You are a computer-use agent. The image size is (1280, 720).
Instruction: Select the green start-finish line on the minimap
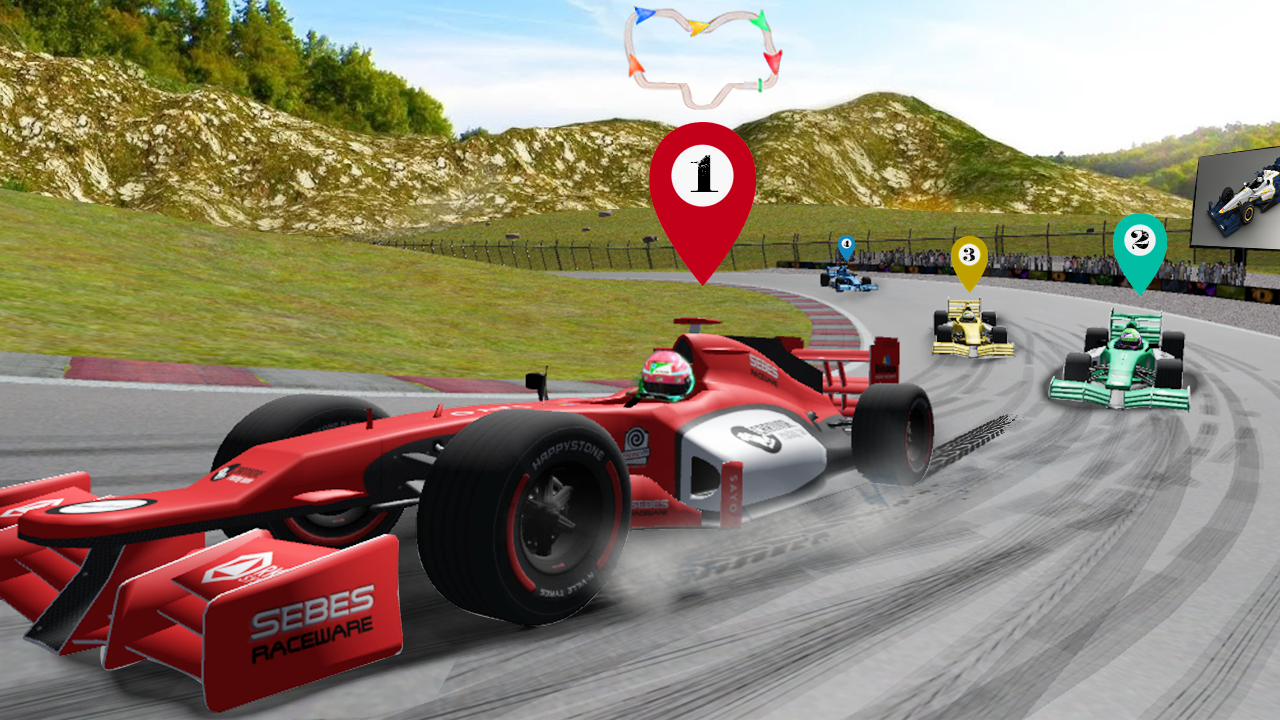[760, 84]
